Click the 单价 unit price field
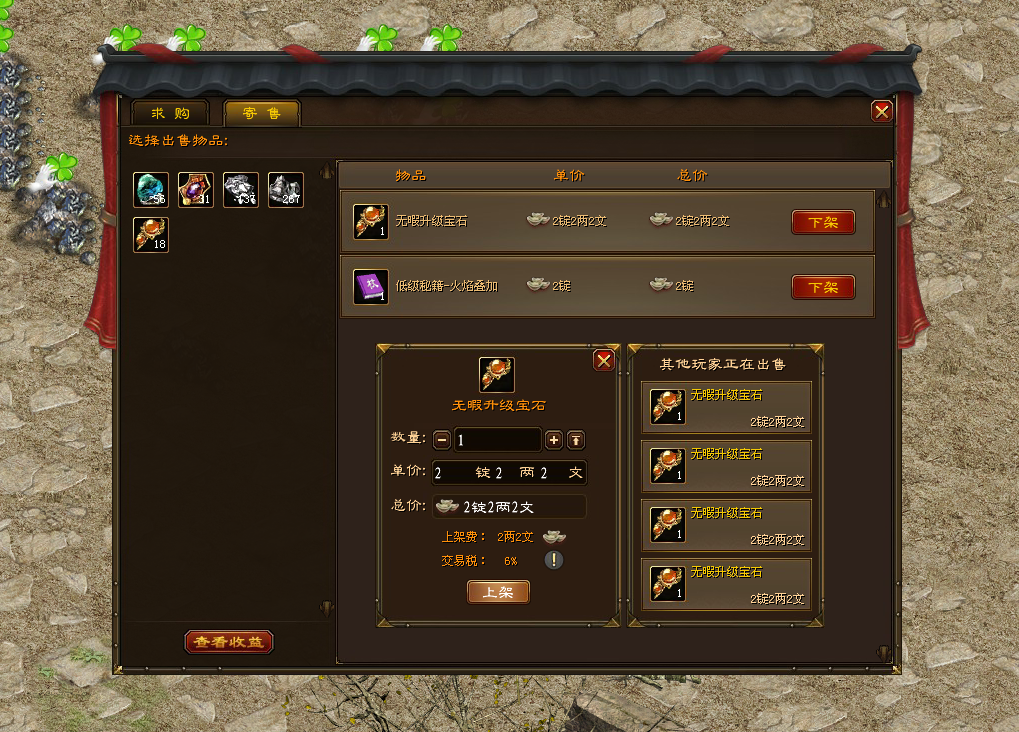The width and height of the screenshot is (1019, 732). (x=509, y=472)
